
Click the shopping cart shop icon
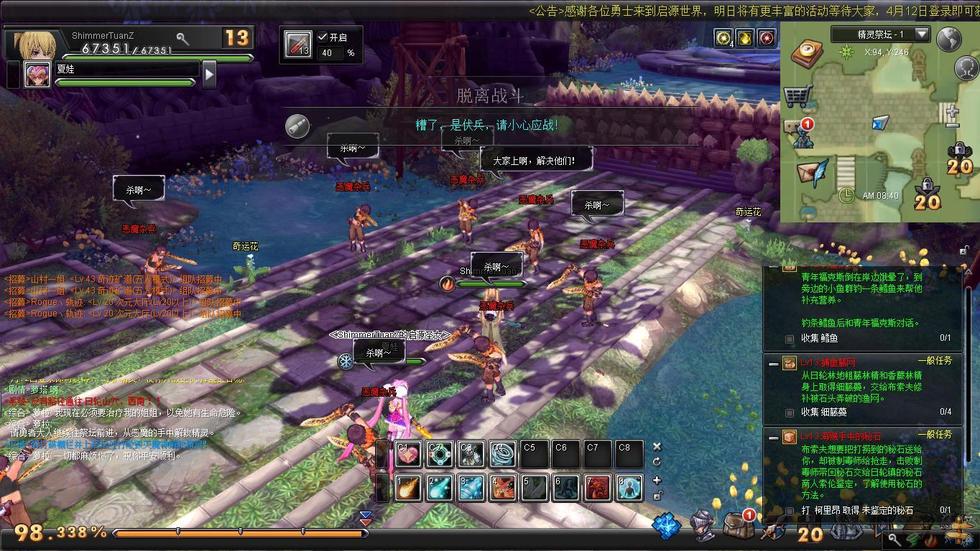(x=796, y=96)
